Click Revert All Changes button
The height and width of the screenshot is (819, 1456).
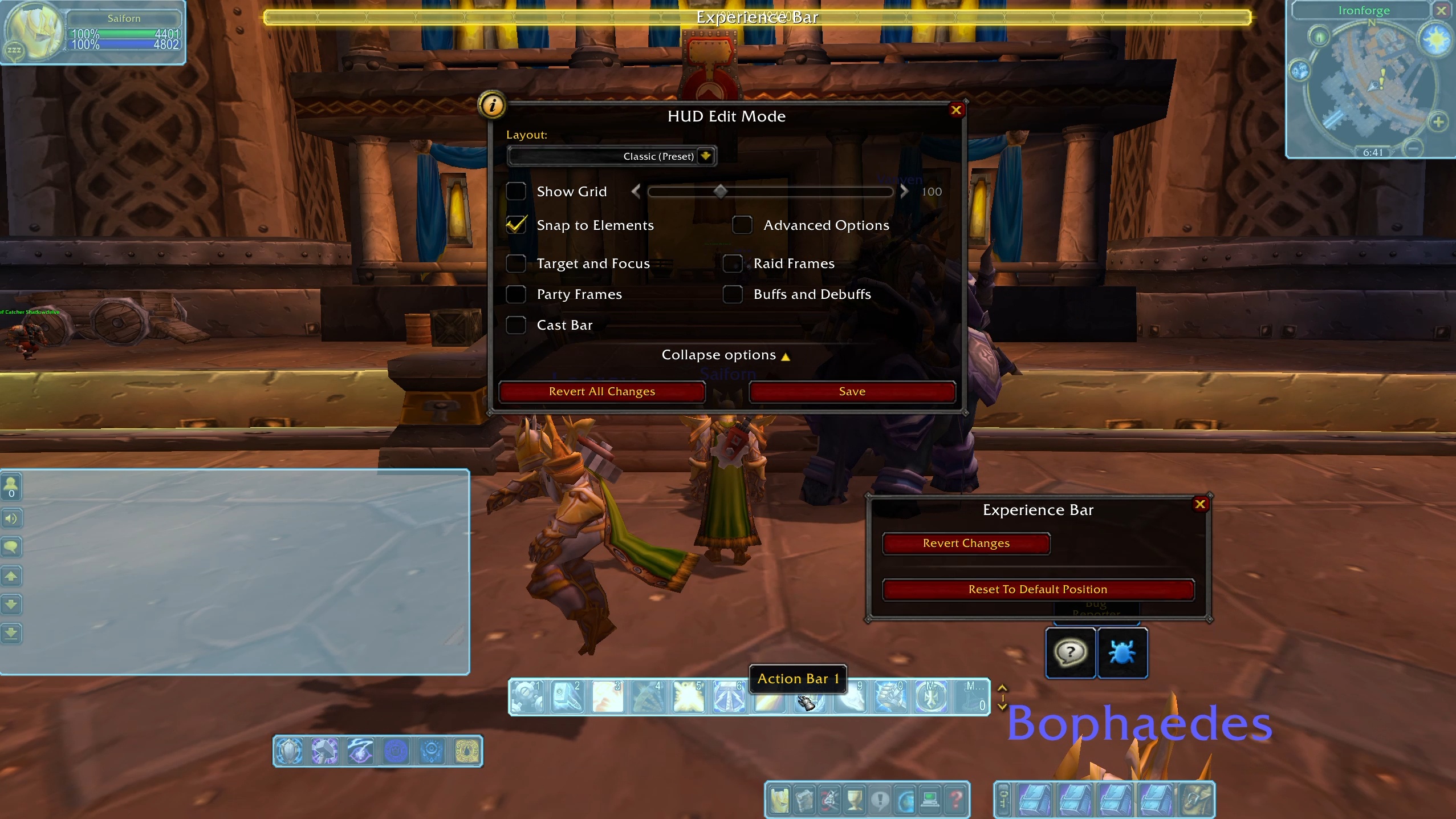(x=601, y=392)
